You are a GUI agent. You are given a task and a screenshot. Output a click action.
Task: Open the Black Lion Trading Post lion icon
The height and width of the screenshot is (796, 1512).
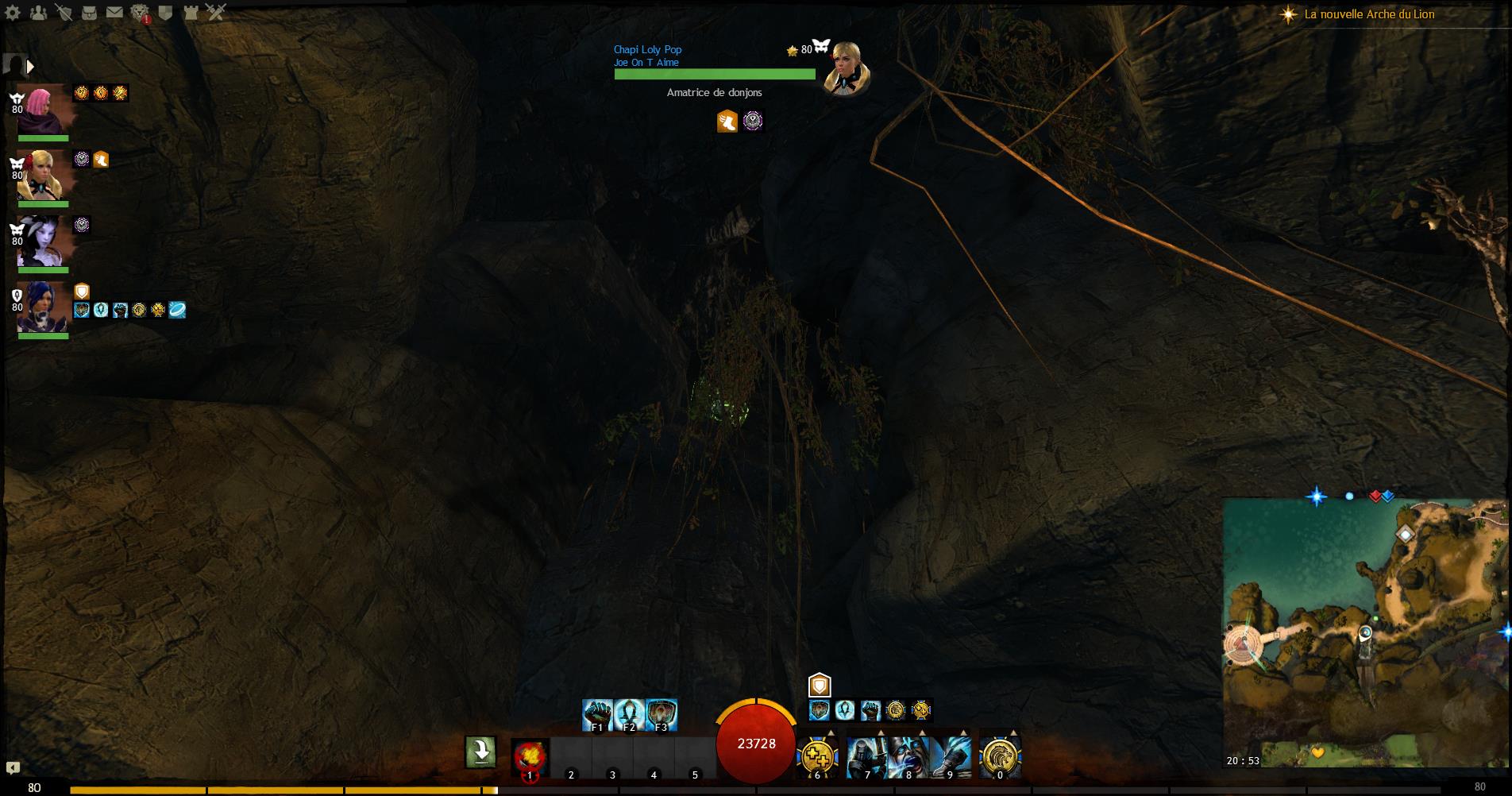point(140,12)
